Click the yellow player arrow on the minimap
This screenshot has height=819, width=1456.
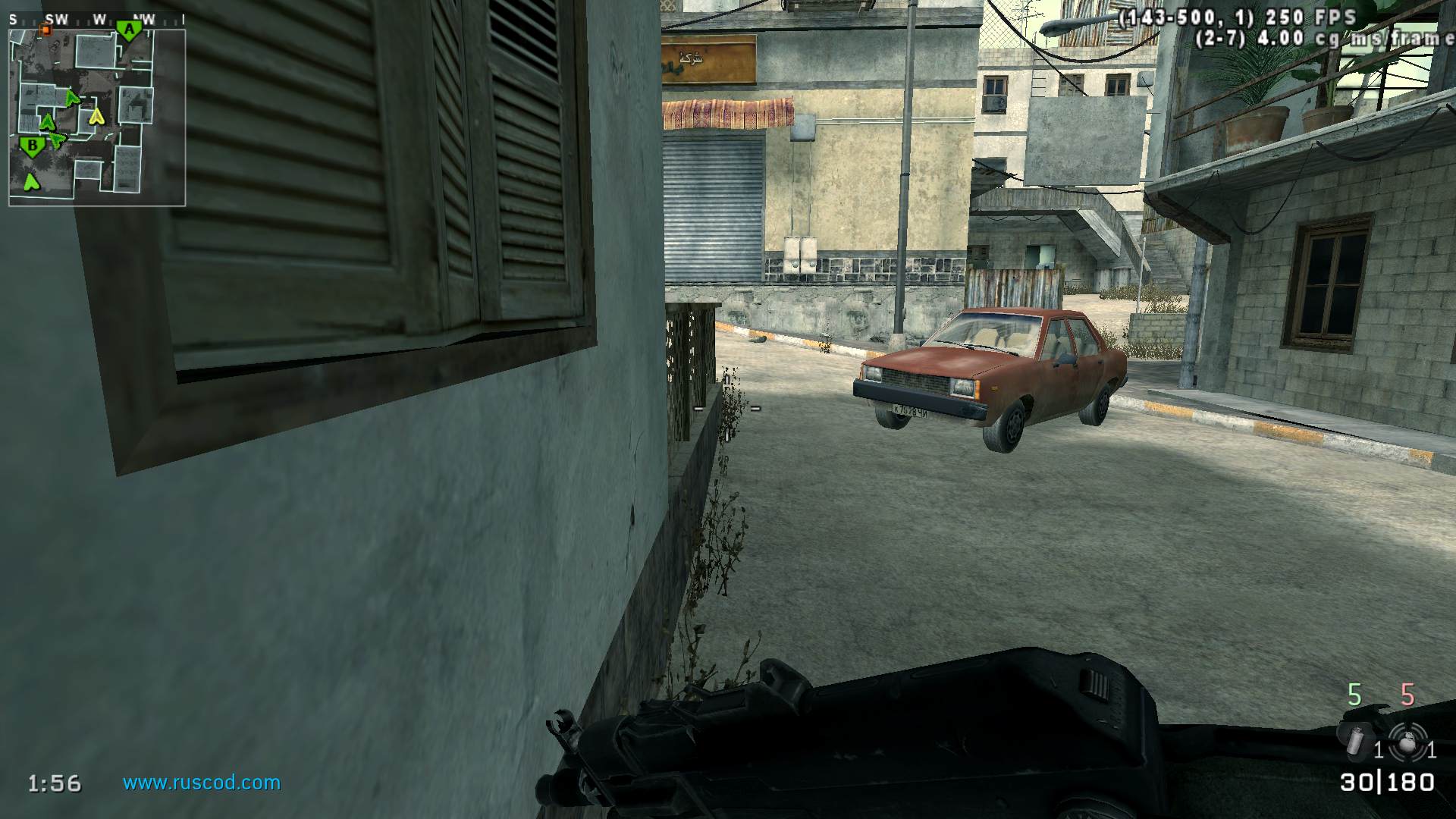(x=96, y=116)
